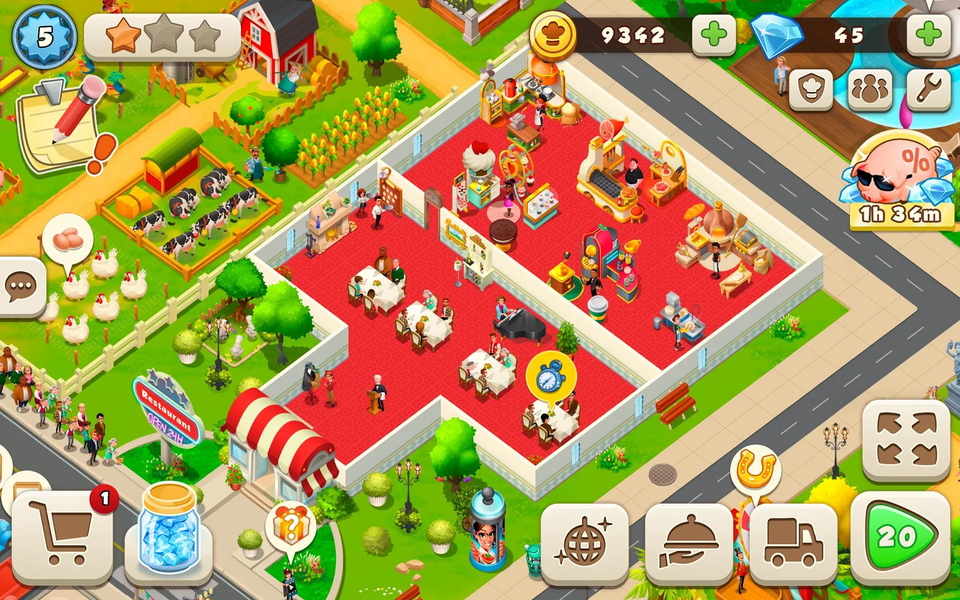This screenshot has width=960, height=600.
Task: Open the ice cube jar
Action: pos(167,530)
